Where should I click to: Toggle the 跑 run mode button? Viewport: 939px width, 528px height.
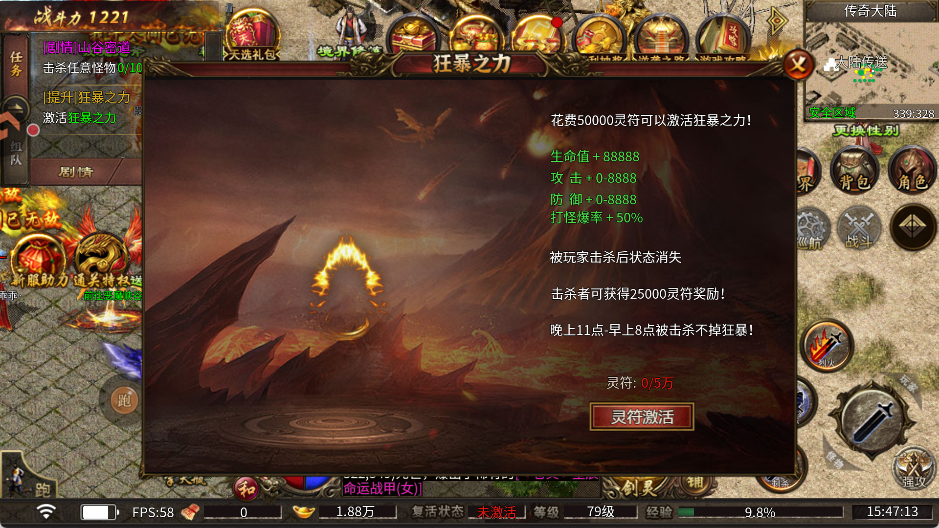click(124, 400)
